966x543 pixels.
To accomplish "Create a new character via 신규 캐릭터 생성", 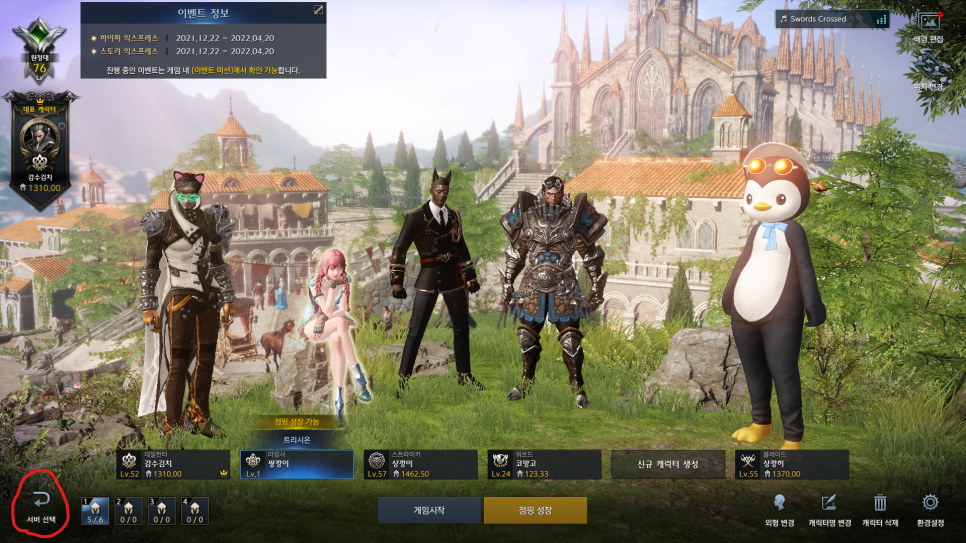I will pos(667,464).
